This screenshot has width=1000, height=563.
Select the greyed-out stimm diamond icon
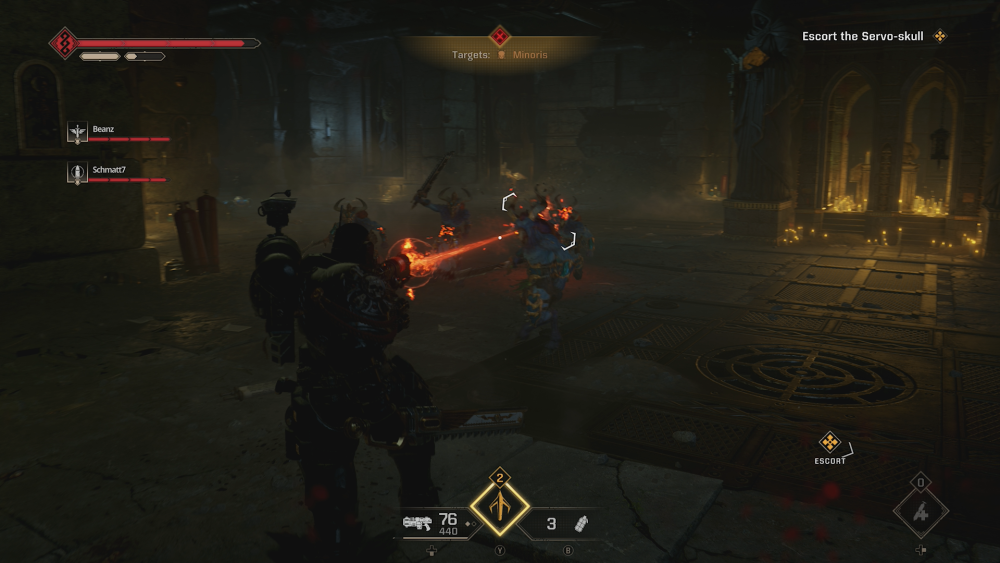pyautogui.click(x=920, y=513)
